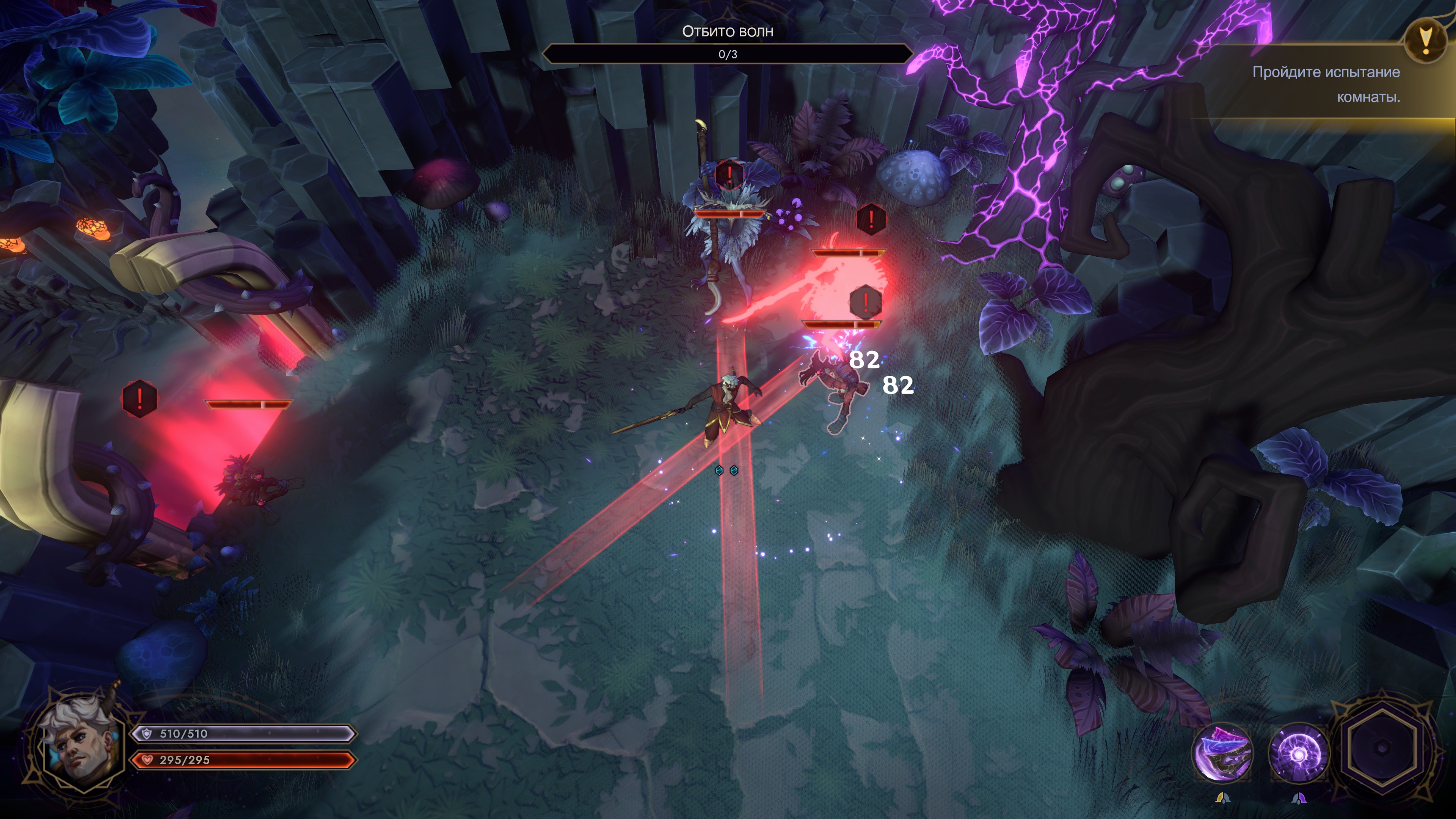Activate the swirling purple orb ability
The width and height of the screenshot is (1456, 819).
tap(1298, 753)
